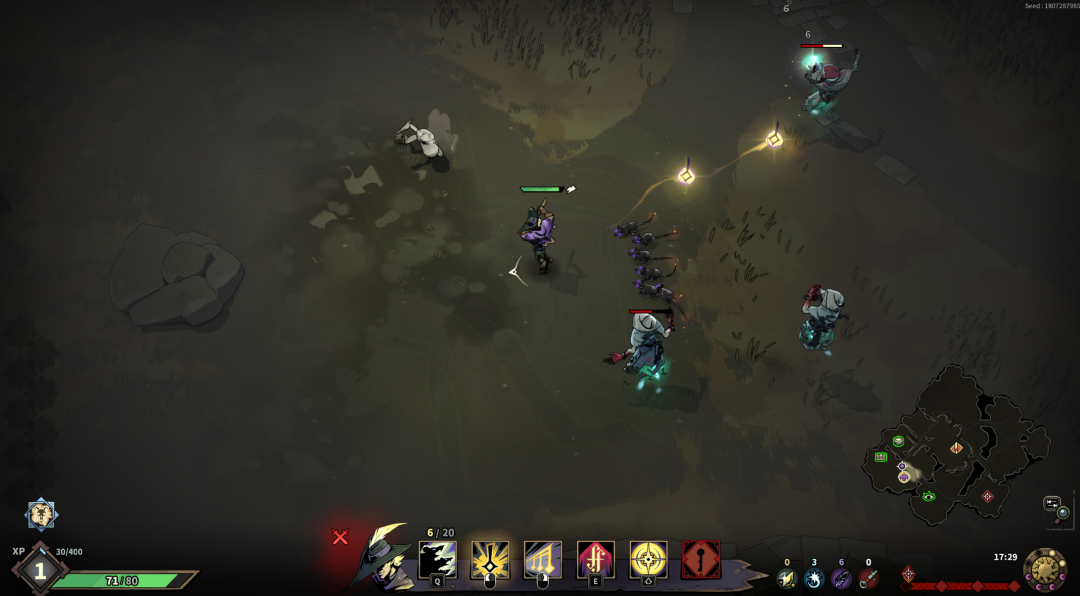Select the green eye marker on minimap

(x=929, y=496)
